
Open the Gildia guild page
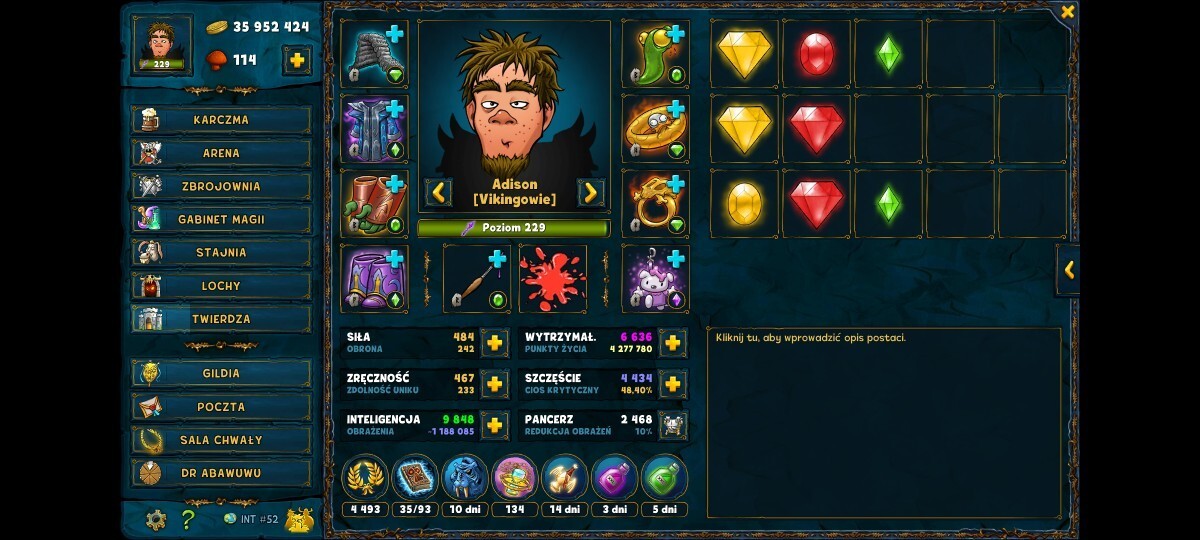221,373
